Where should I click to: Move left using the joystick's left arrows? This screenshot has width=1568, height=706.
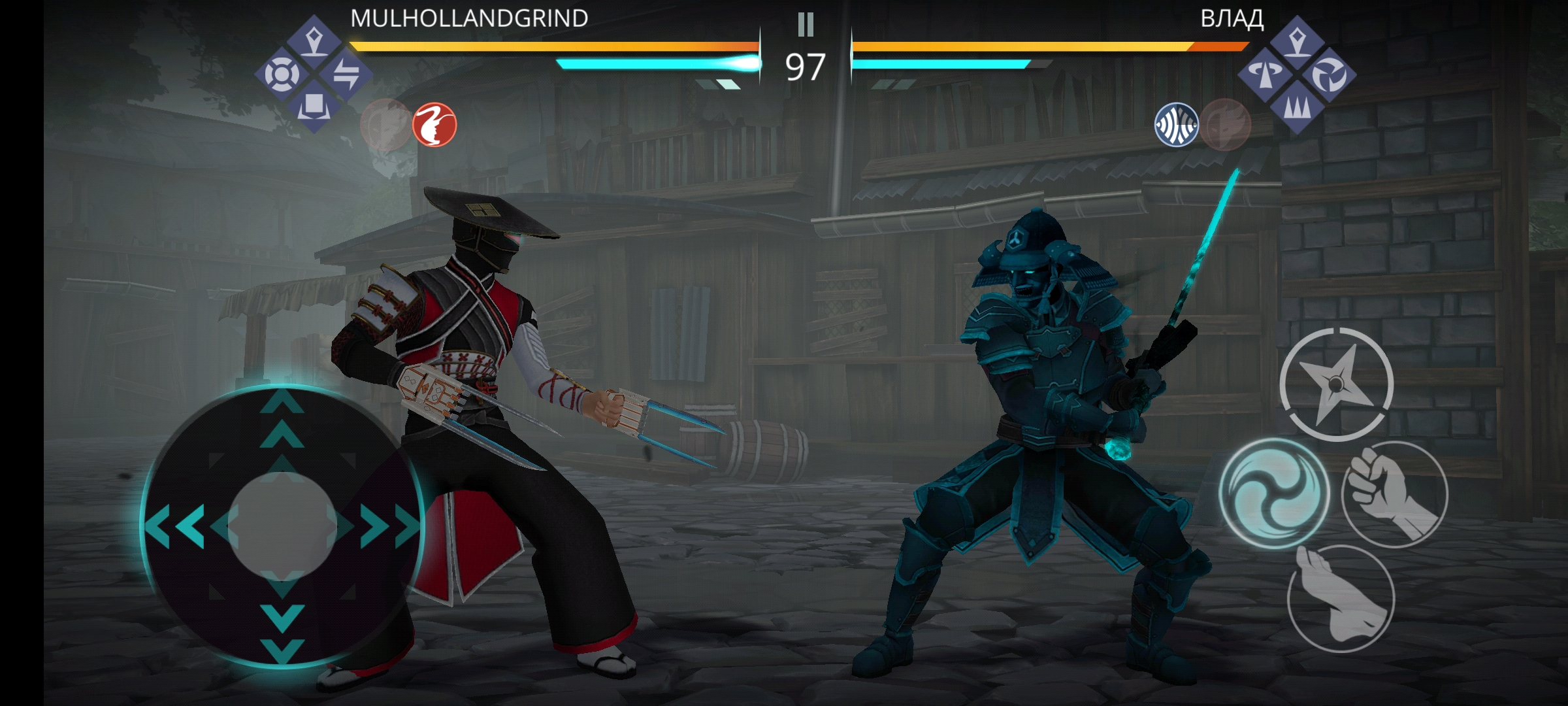175,526
